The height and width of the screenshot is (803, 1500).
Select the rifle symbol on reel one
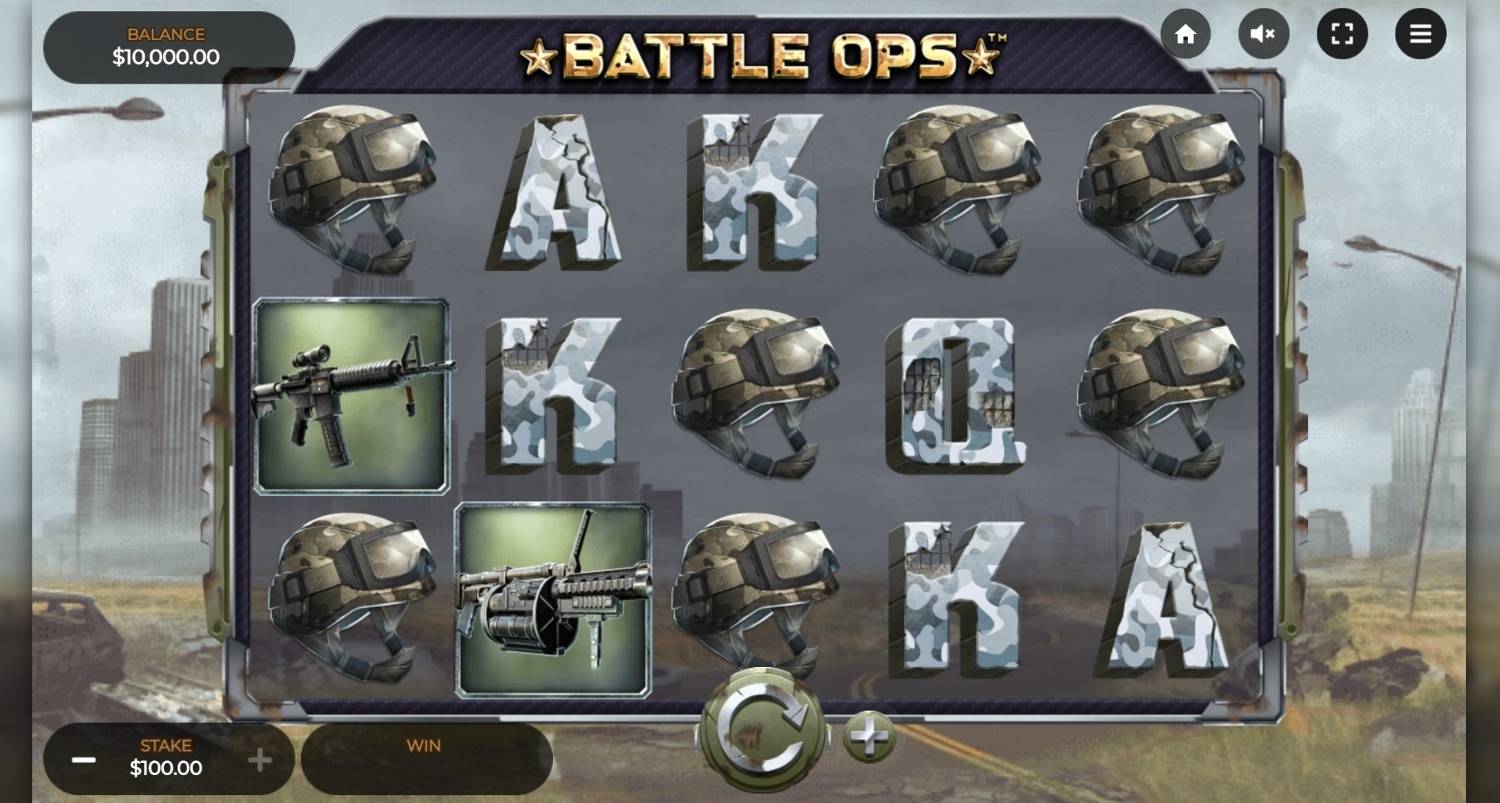[x=351, y=393]
